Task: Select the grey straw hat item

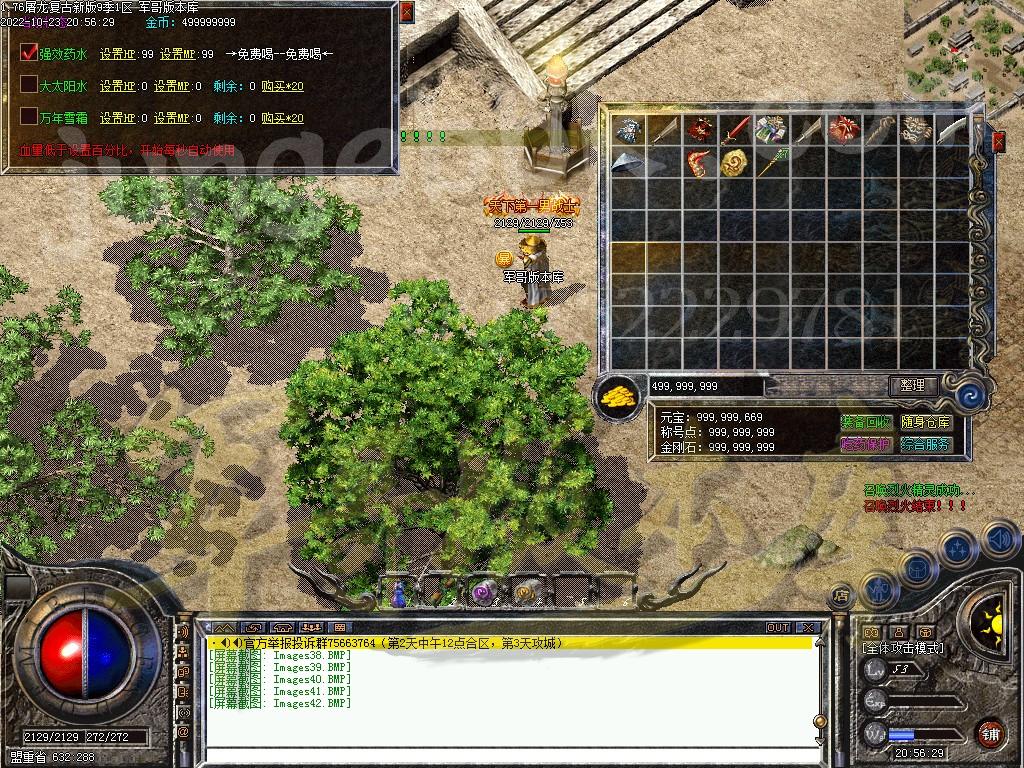Action: (x=627, y=162)
